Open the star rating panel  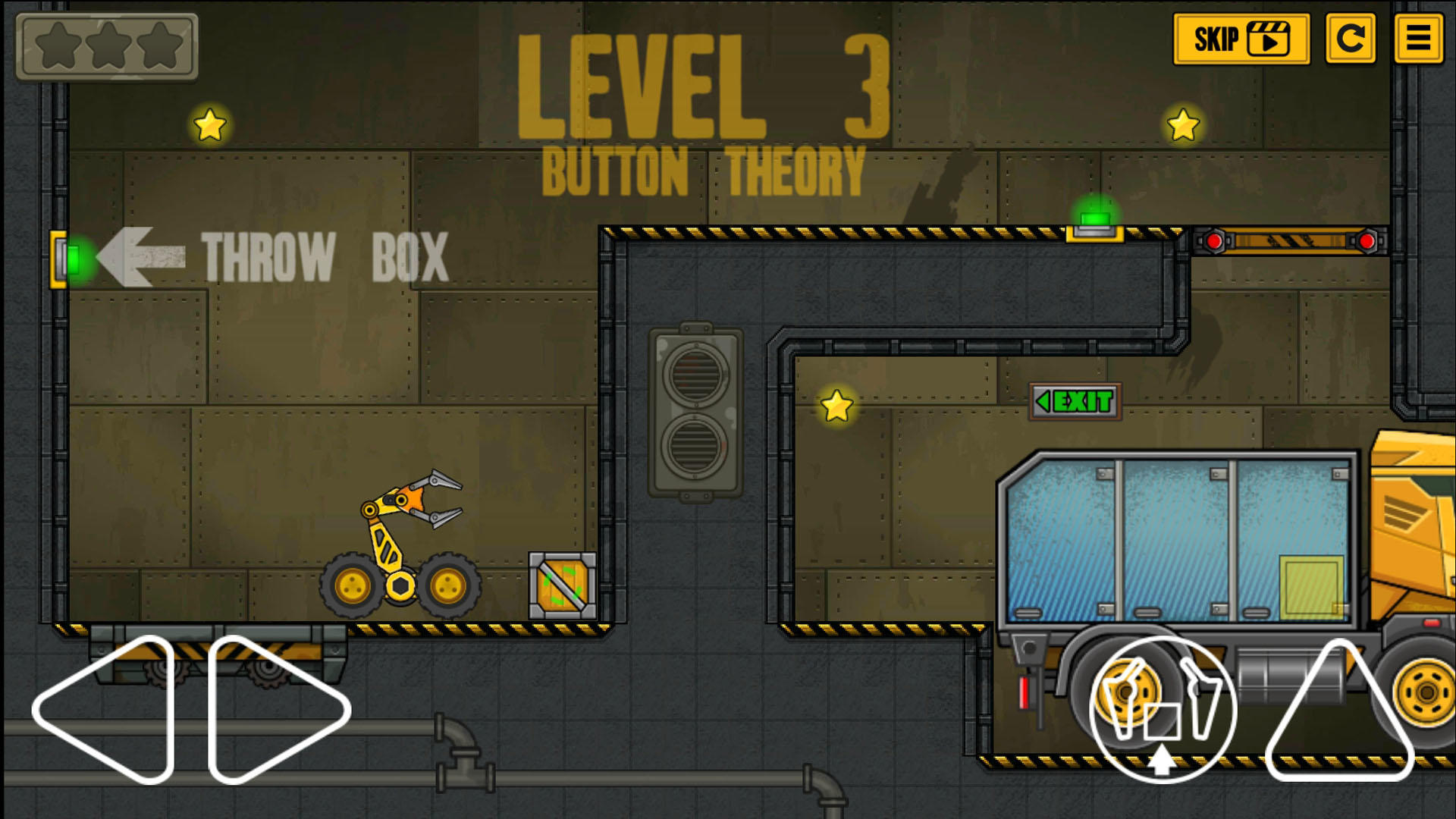(108, 47)
